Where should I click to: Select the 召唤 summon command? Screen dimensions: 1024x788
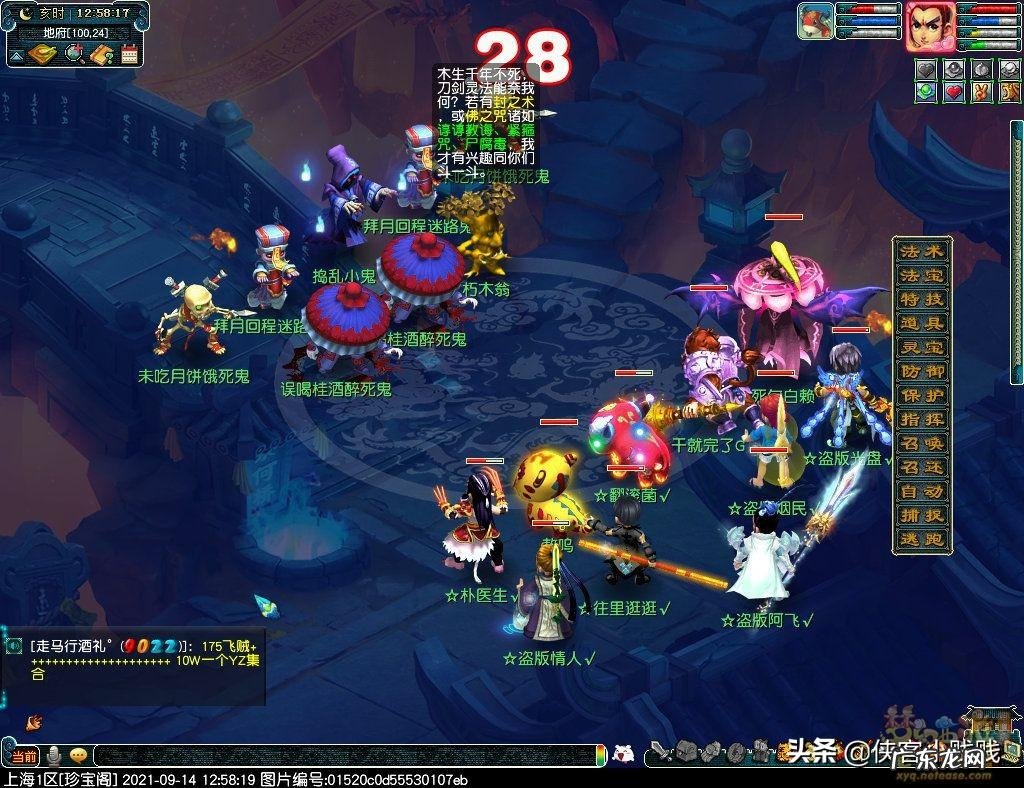pyautogui.click(x=921, y=444)
